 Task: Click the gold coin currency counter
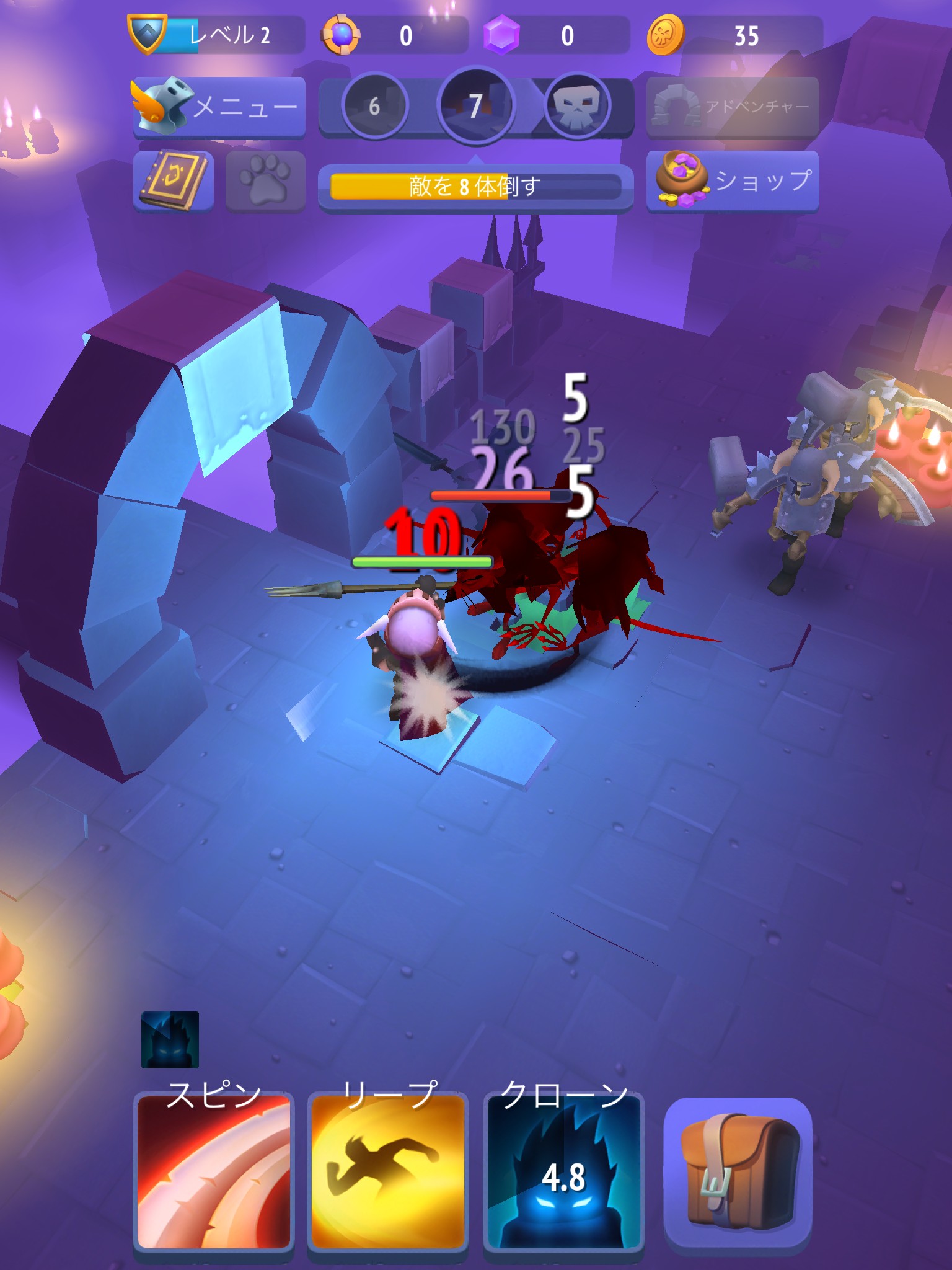[734, 36]
